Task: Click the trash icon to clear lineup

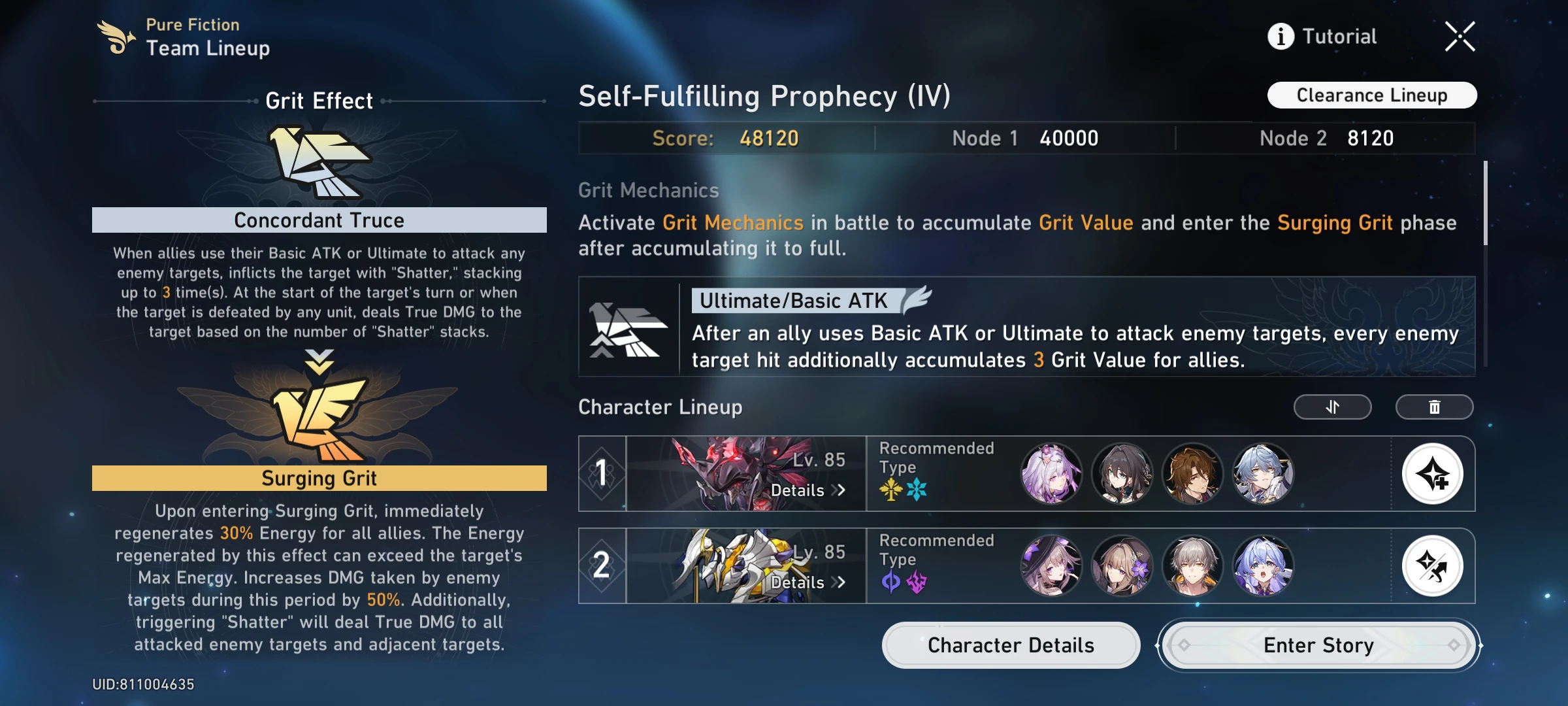Action: 1435,407
